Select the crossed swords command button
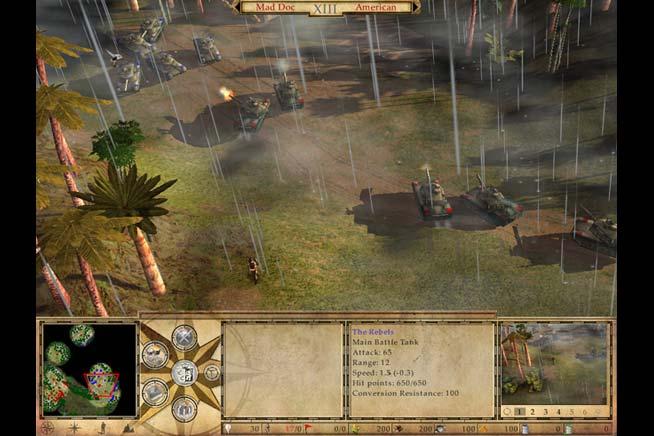The width and height of the screenshot is (654, 436). pos(183,337)
